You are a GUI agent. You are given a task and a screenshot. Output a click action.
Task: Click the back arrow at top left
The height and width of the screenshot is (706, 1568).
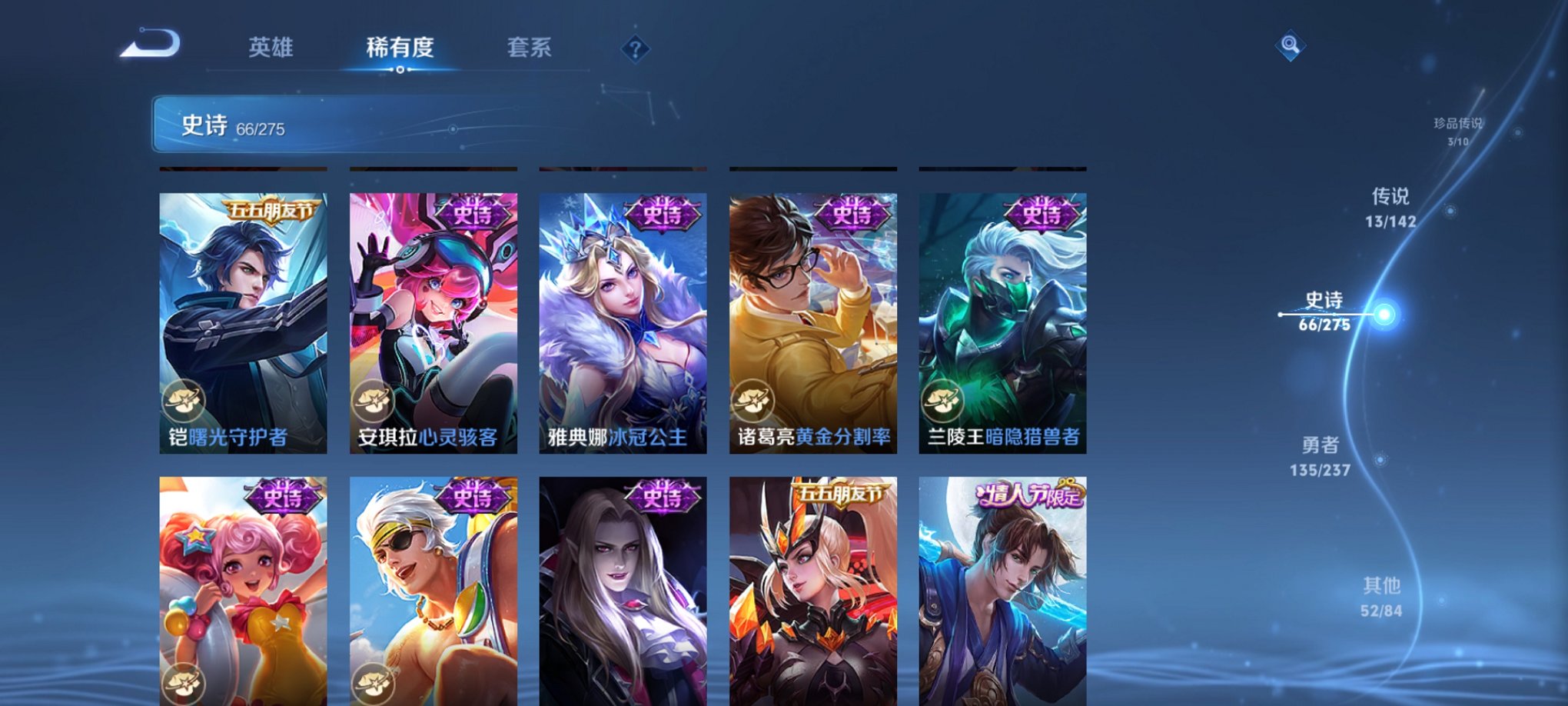(152, 44)
